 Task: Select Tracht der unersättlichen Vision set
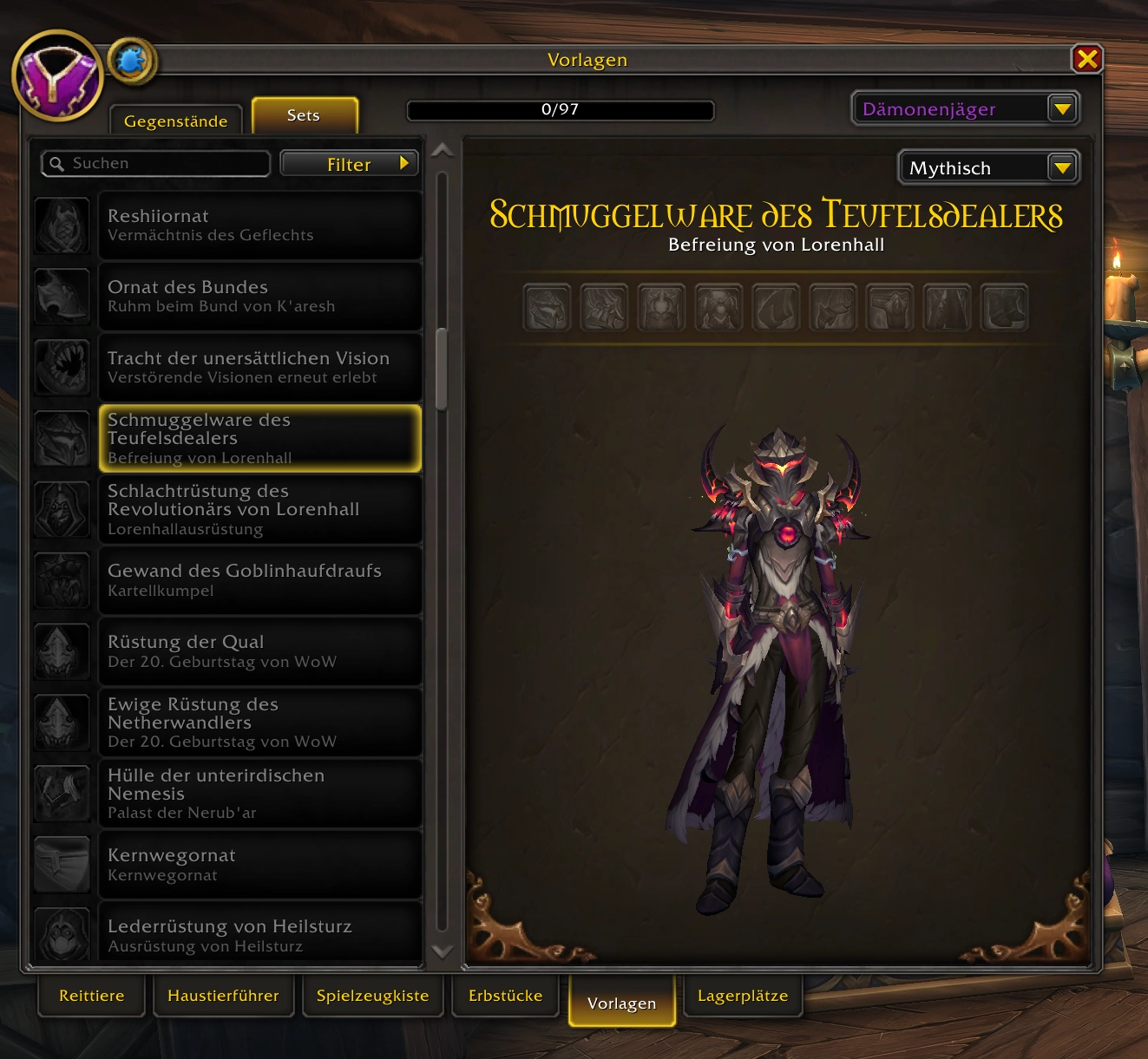(x=259, y=367)
